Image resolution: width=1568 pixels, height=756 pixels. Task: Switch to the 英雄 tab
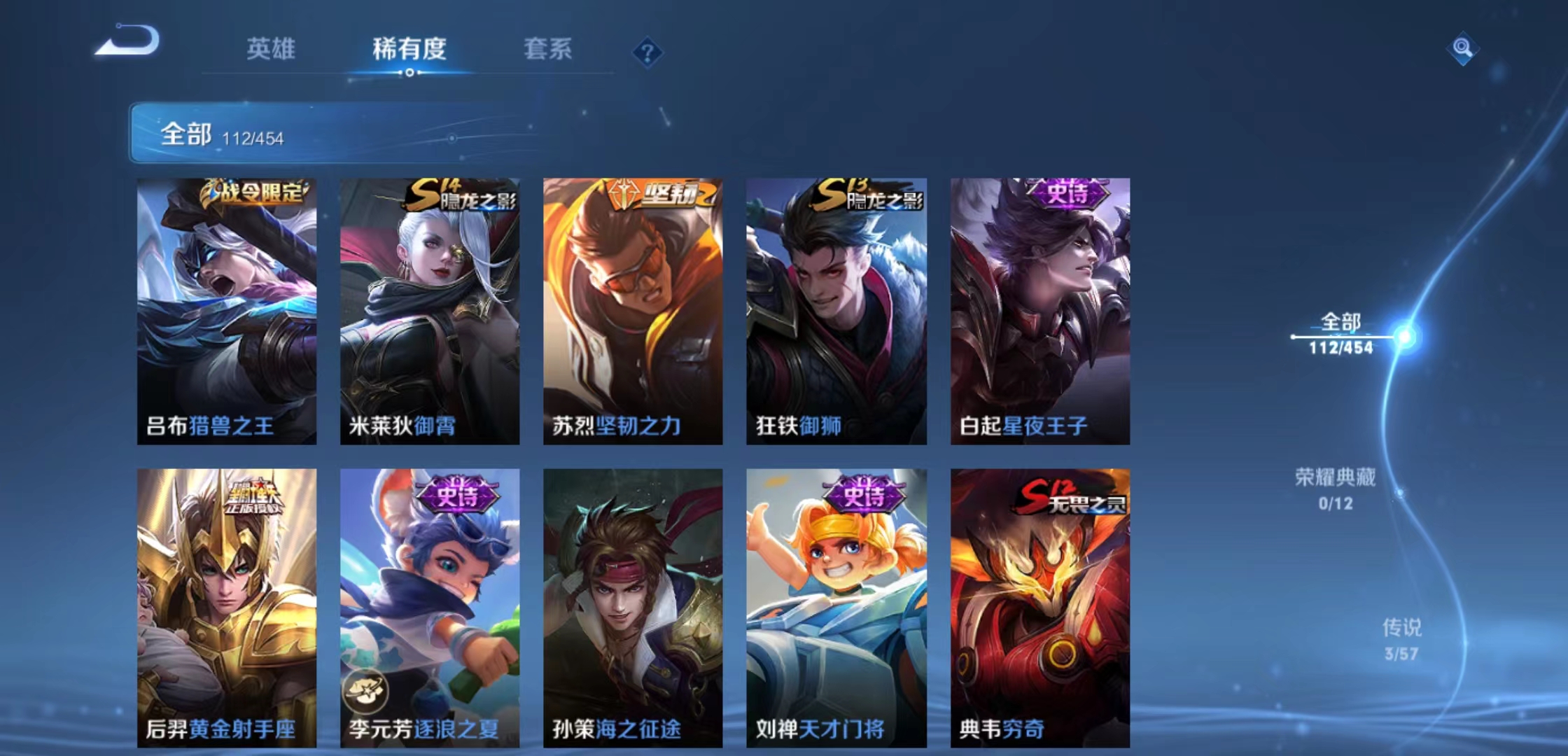click(x=272, y=49)
